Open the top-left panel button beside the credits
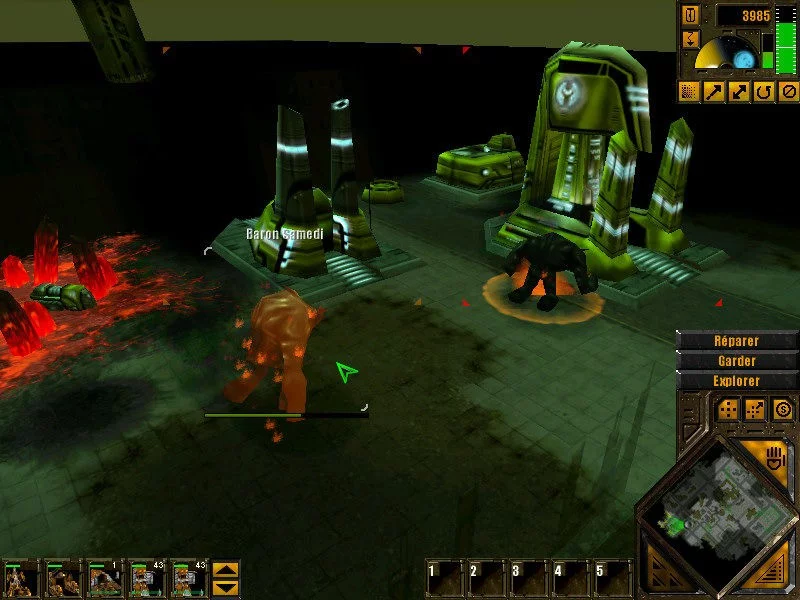Screen dimensions: 800x600 pos(690,16)
